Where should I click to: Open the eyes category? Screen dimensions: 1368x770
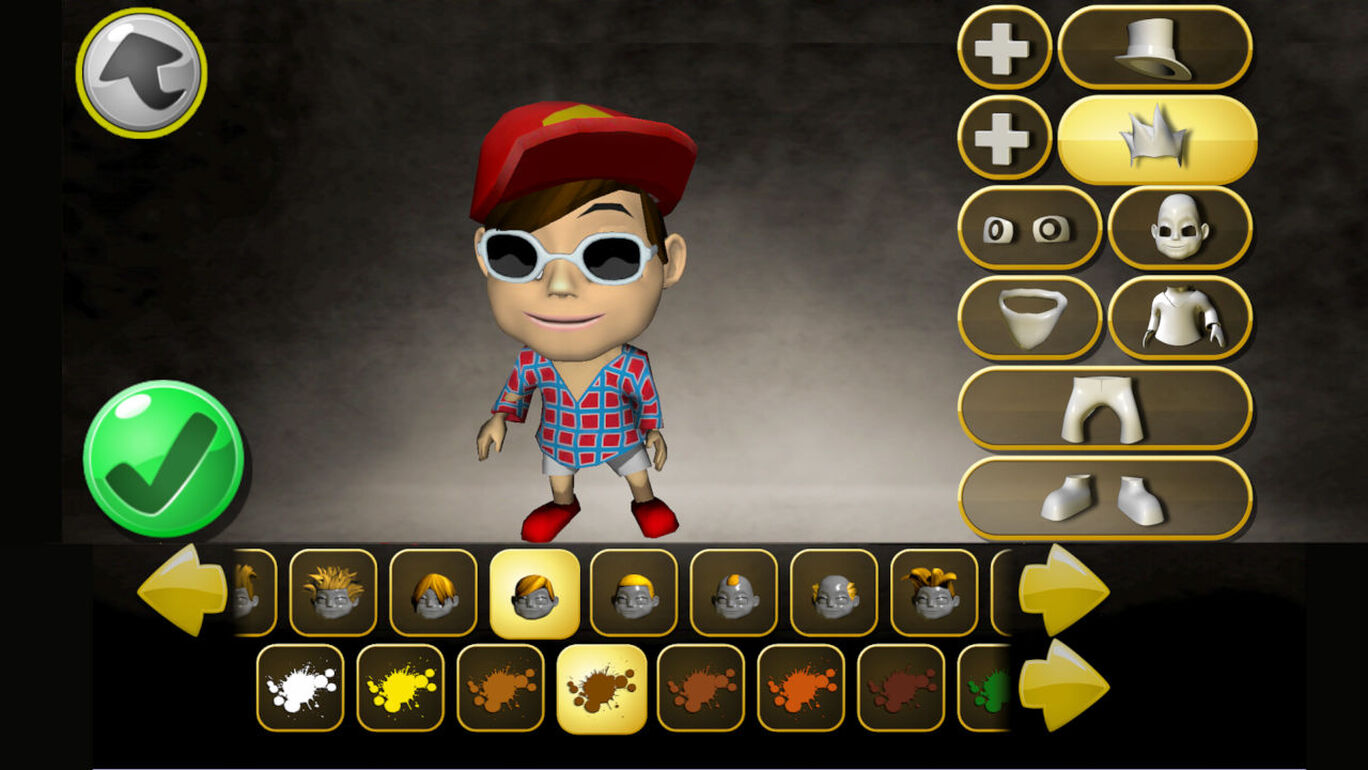(1029, 228)
